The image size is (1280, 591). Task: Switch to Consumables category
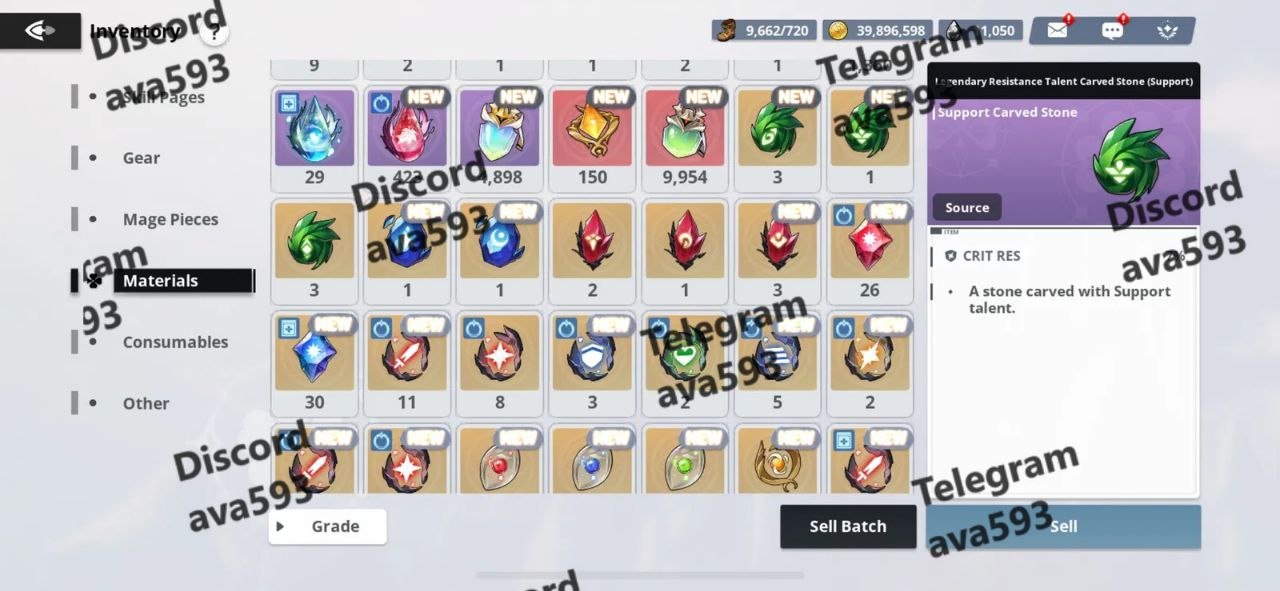click(175, 342)
